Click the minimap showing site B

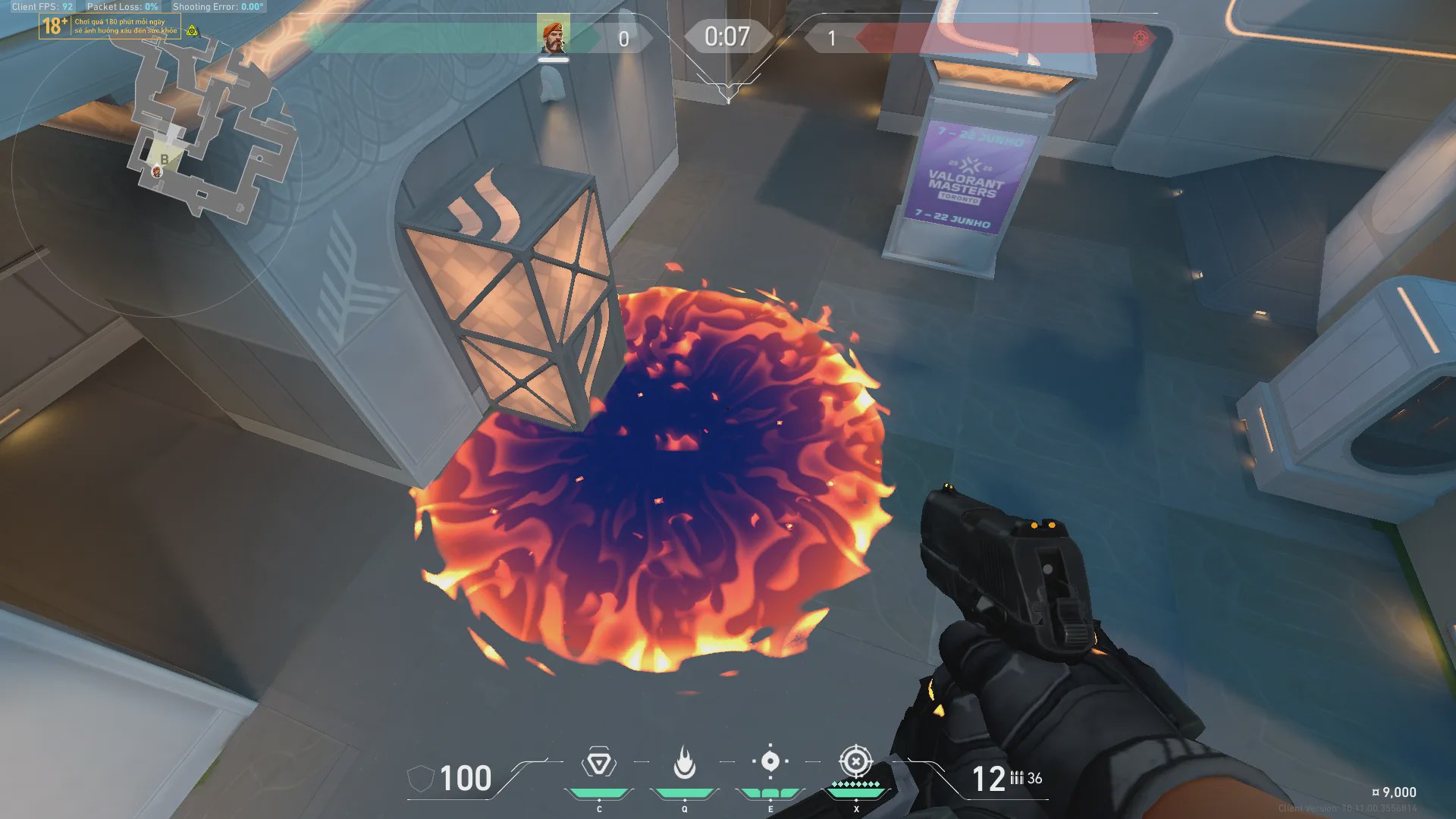[x=205, y=129]
